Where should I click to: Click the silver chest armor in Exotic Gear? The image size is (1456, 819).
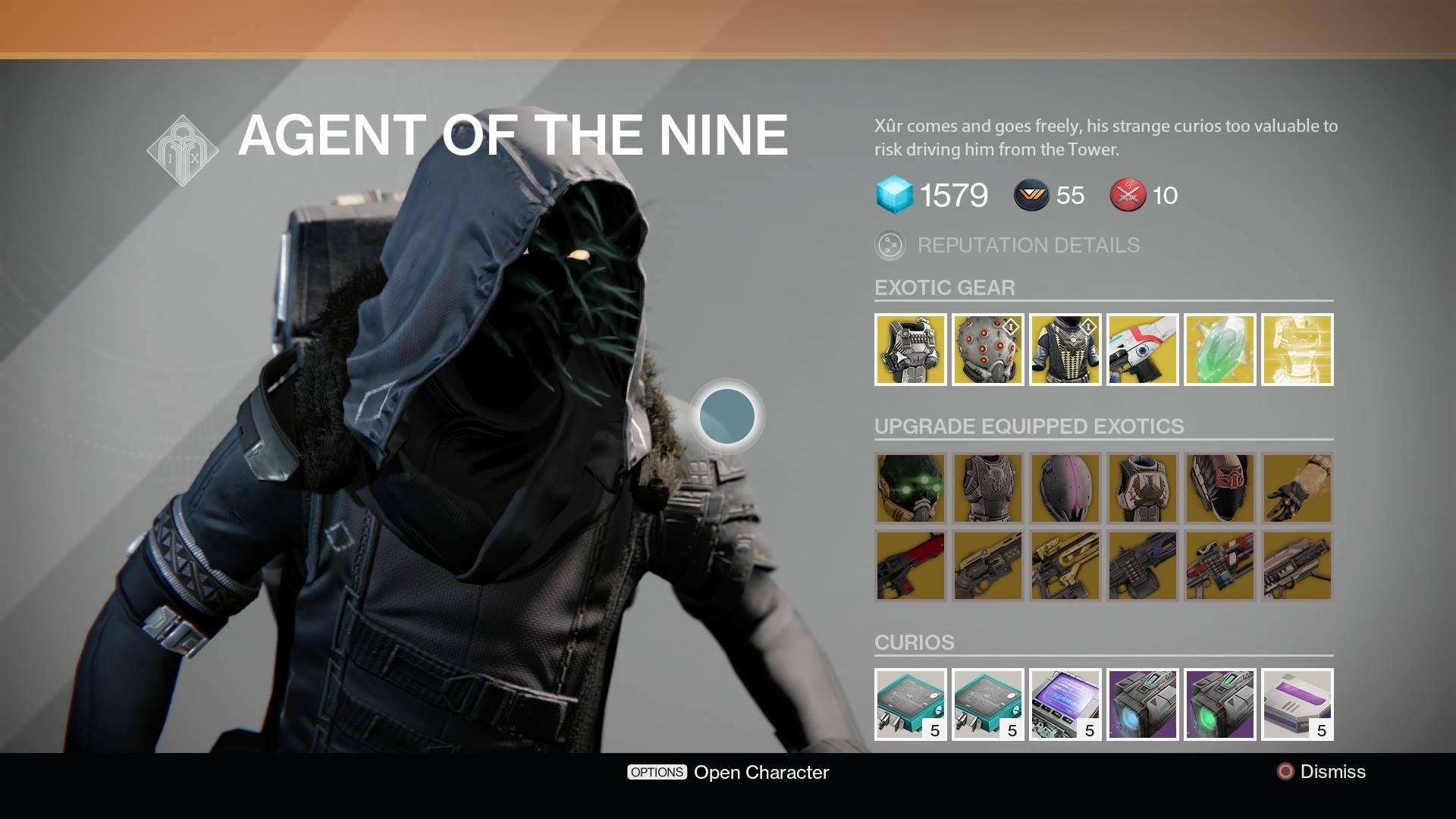click(x=909, y=350)
